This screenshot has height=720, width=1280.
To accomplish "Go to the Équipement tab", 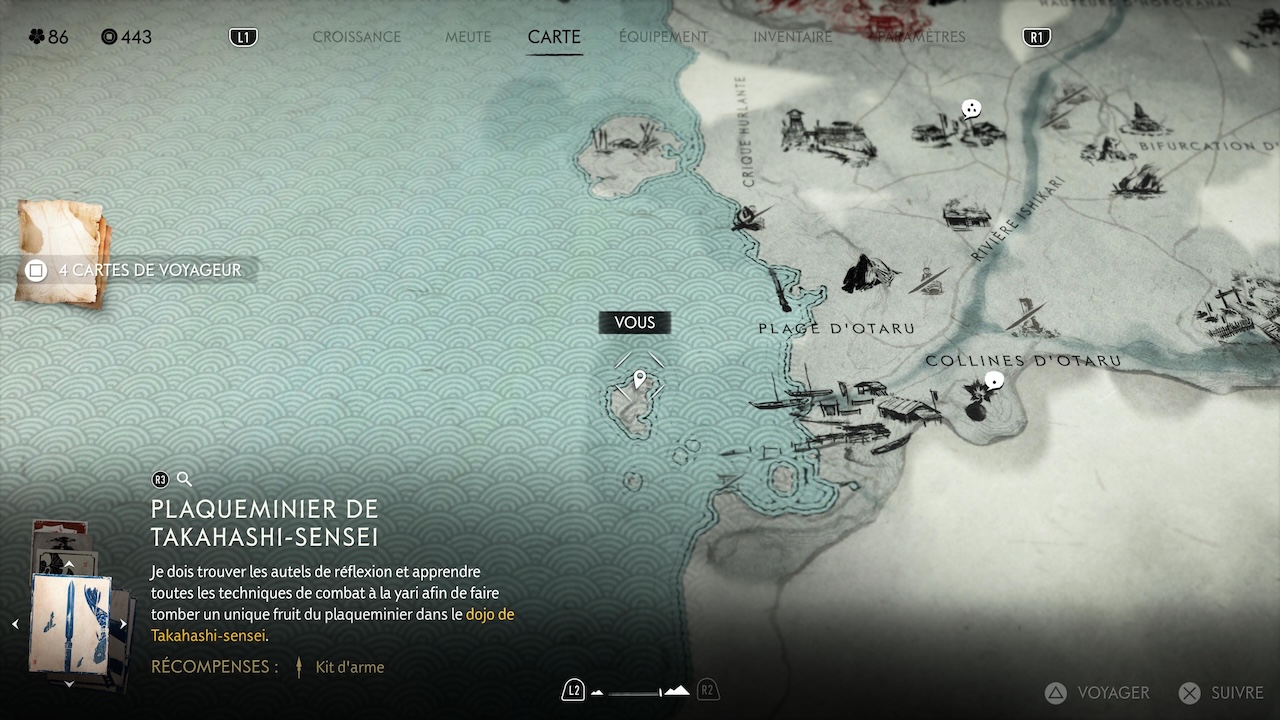I will (663, 37).
